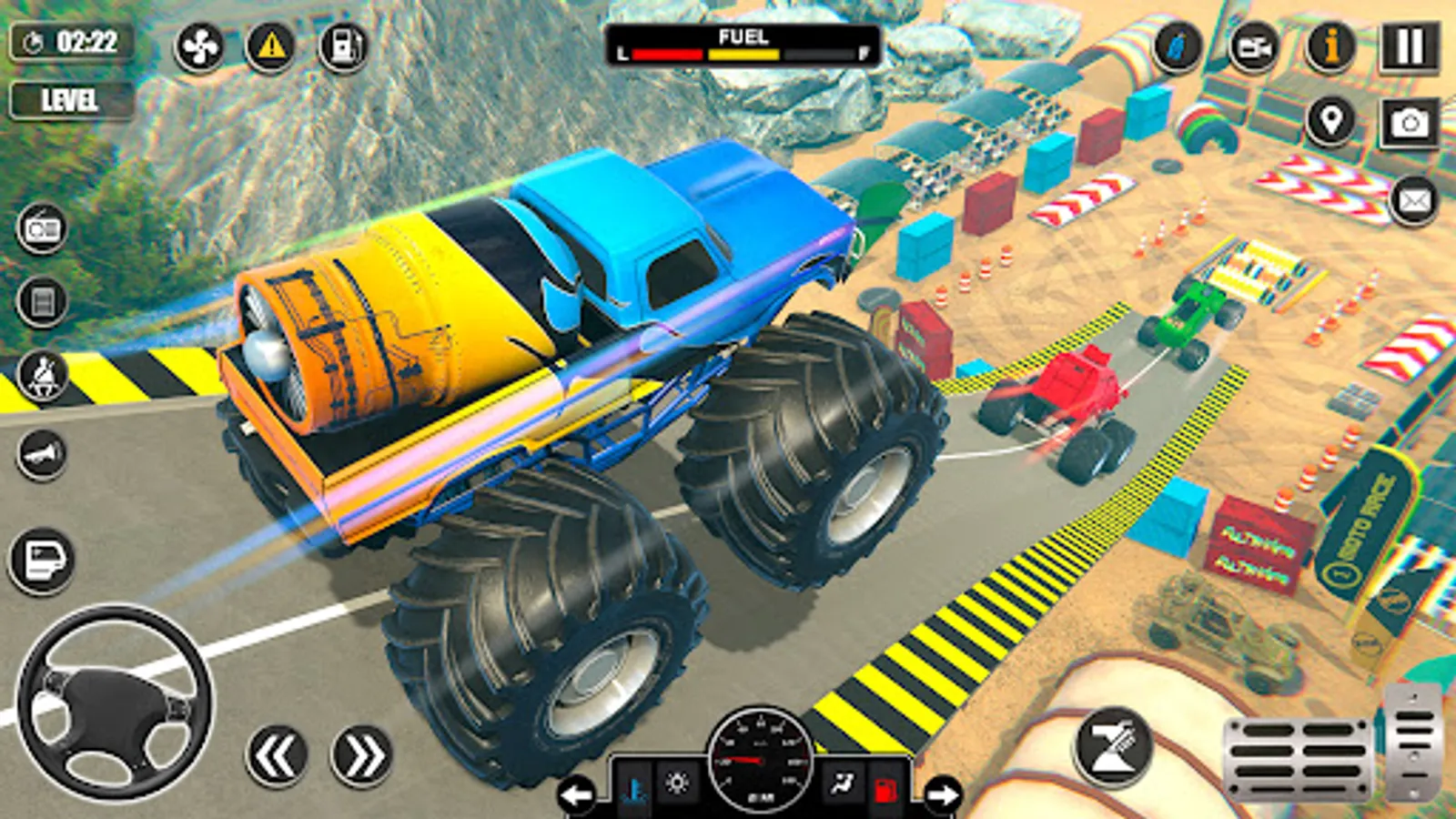Tap the blue driver figure icon
Screen dimensions: 1456x819
[1178, 47]
